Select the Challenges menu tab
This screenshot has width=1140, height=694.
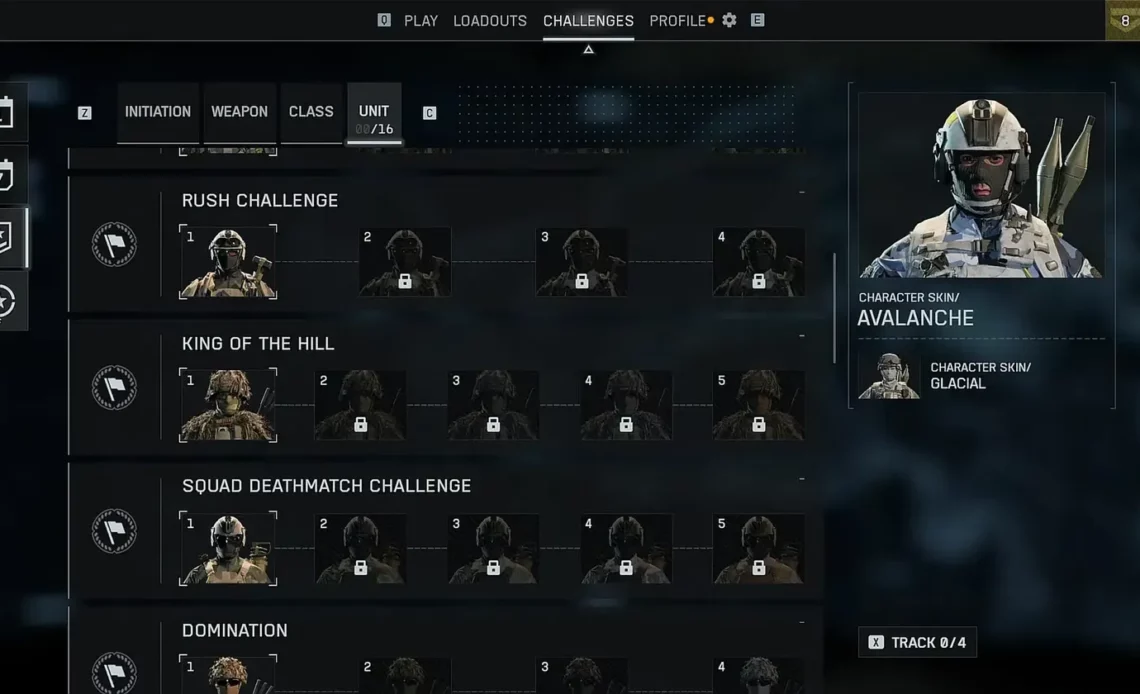click(588, 21)
